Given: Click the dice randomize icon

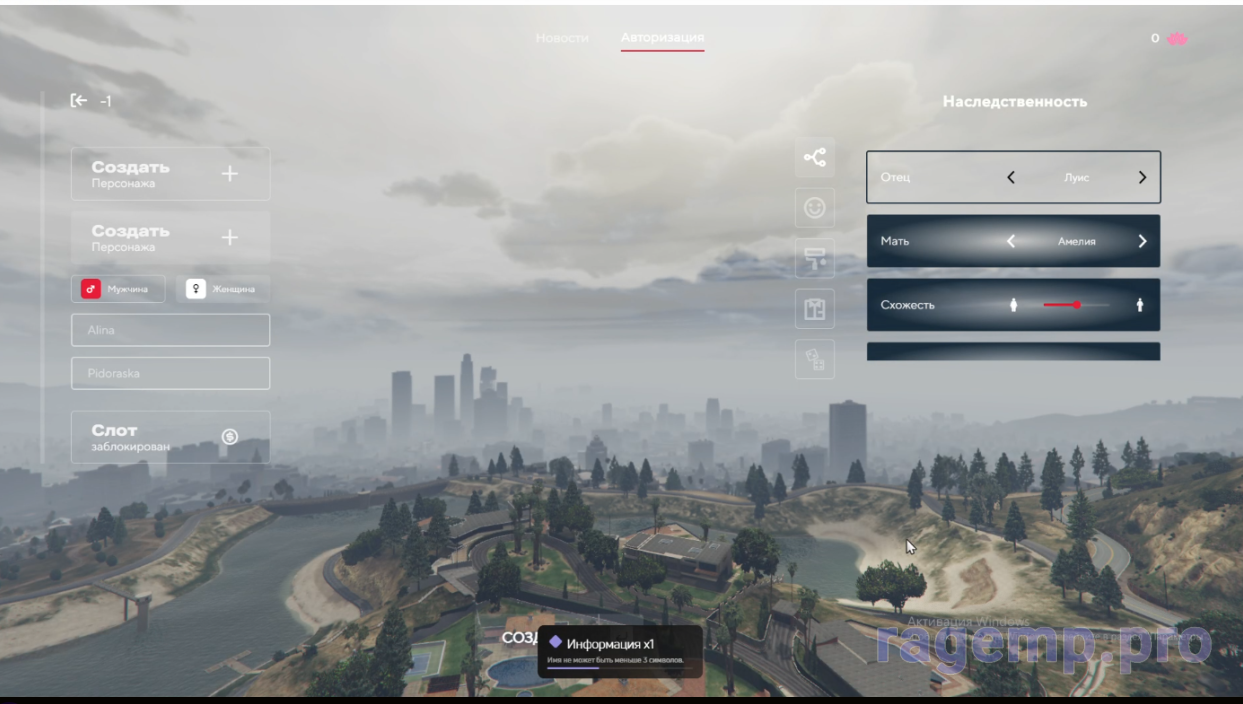Looking at the screenshot, I should pyautogui.click(x=815, y=360).
